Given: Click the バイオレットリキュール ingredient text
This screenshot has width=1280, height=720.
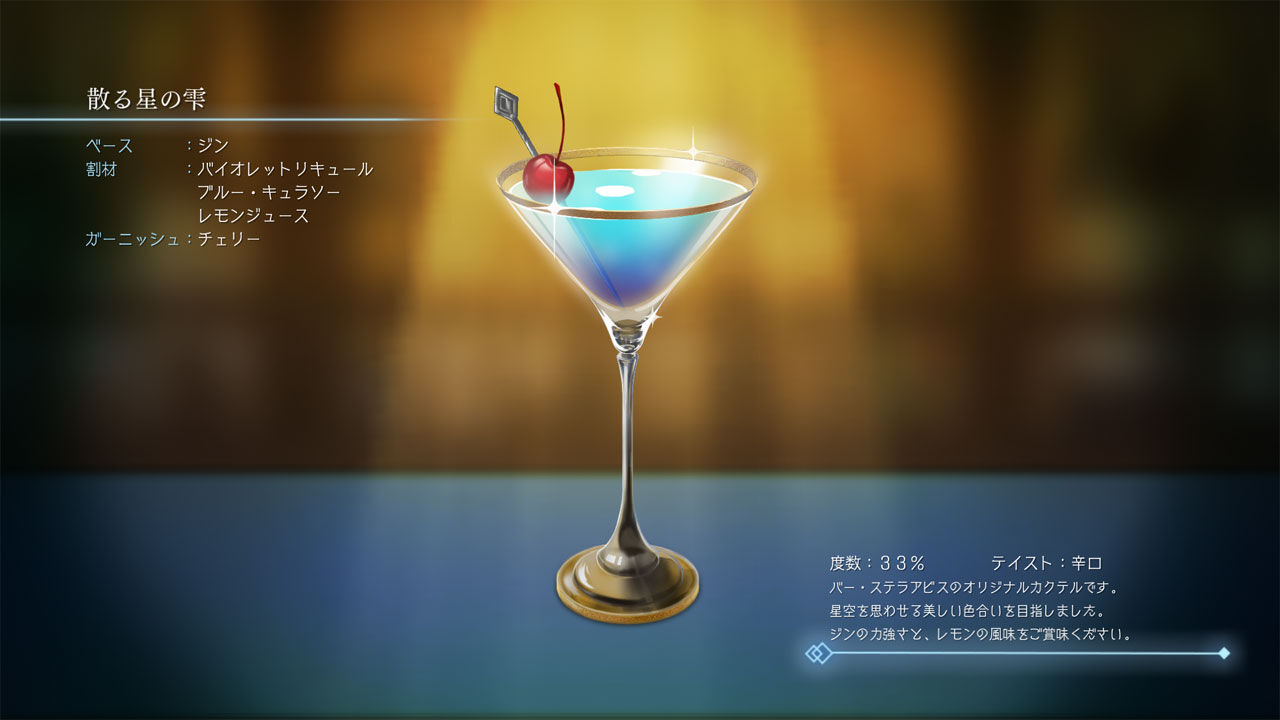Looking at the screenshot, I should click(x=283, y=169).
